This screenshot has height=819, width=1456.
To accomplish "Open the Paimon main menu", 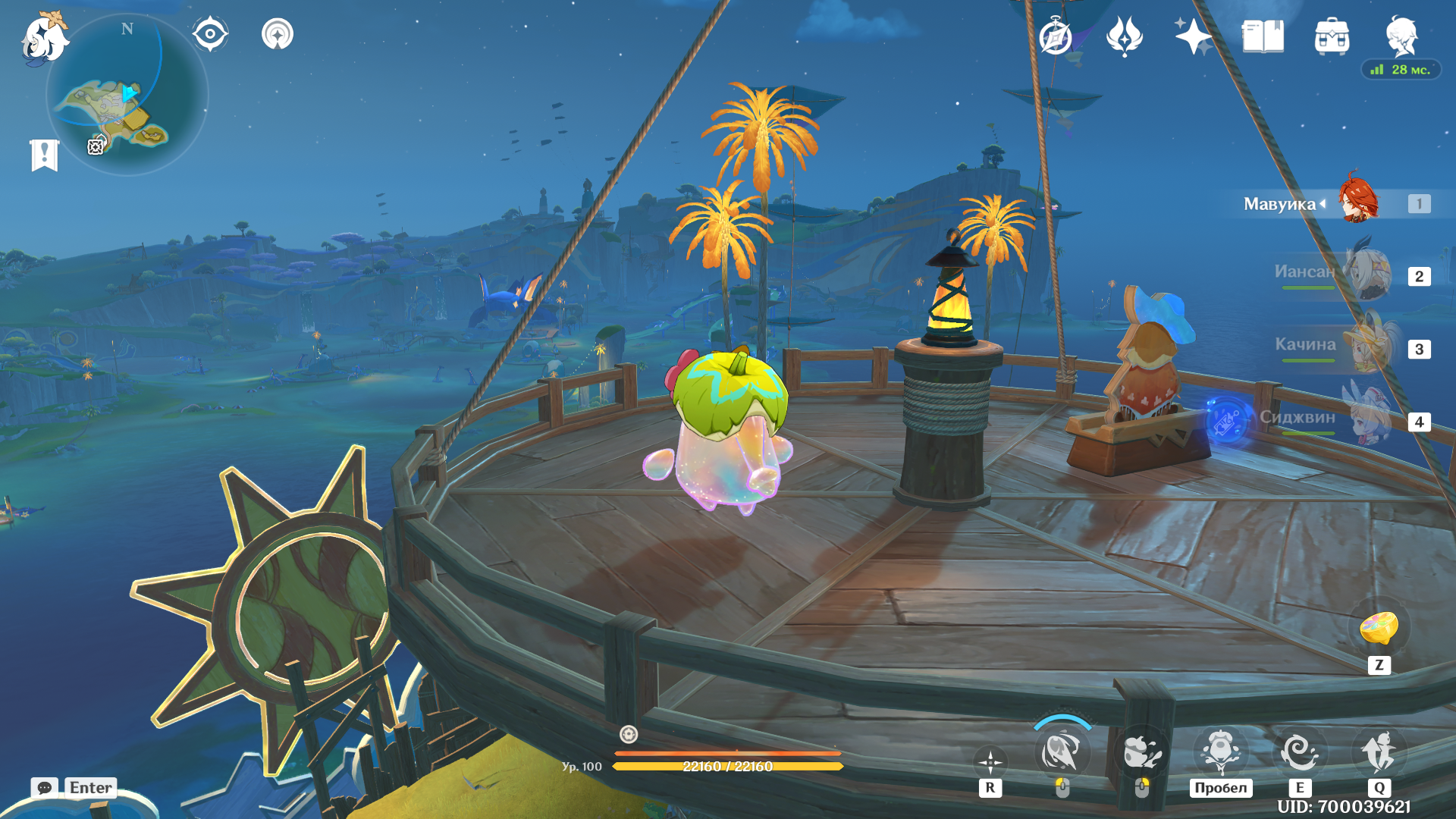I will click(x=44, y=38).
